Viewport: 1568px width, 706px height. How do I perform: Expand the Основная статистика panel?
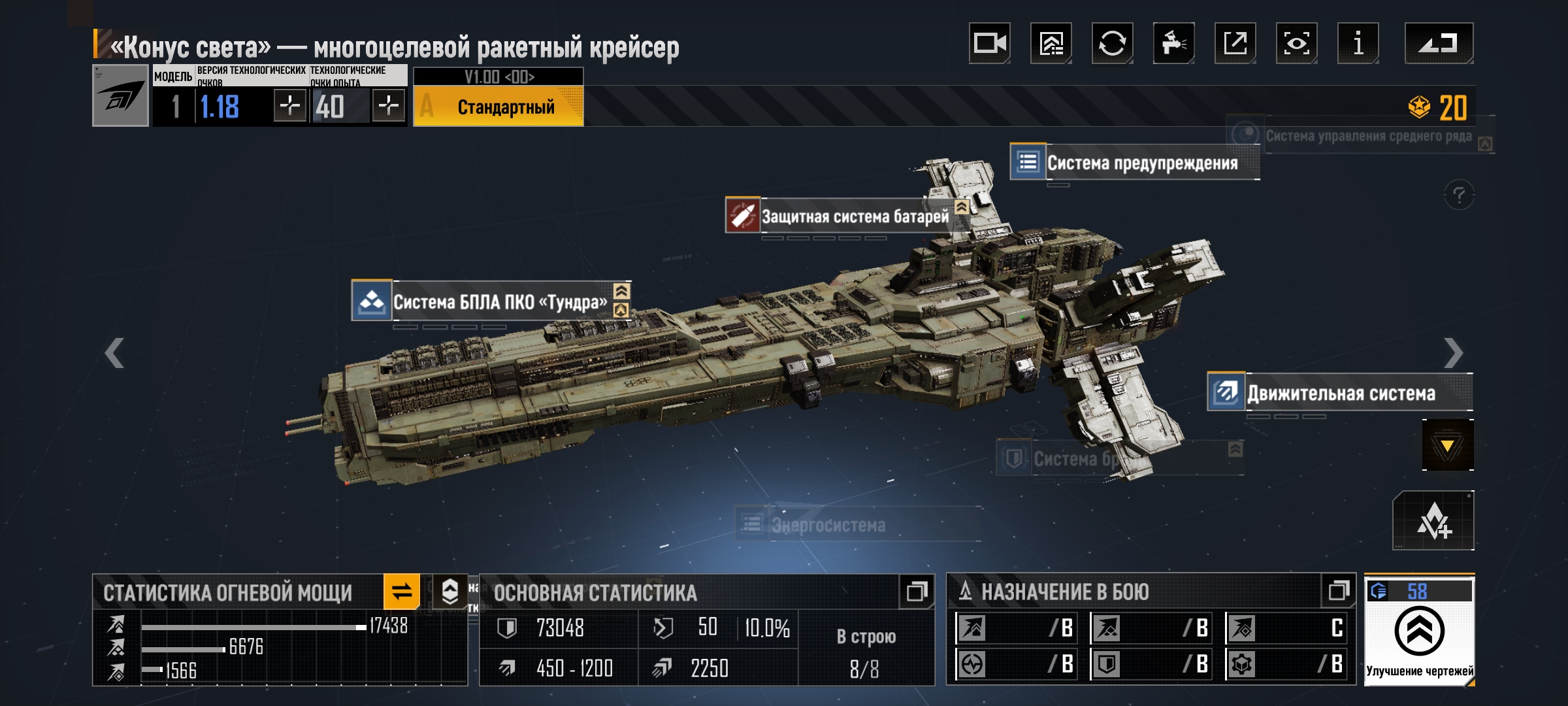click(x=916, y=592)
